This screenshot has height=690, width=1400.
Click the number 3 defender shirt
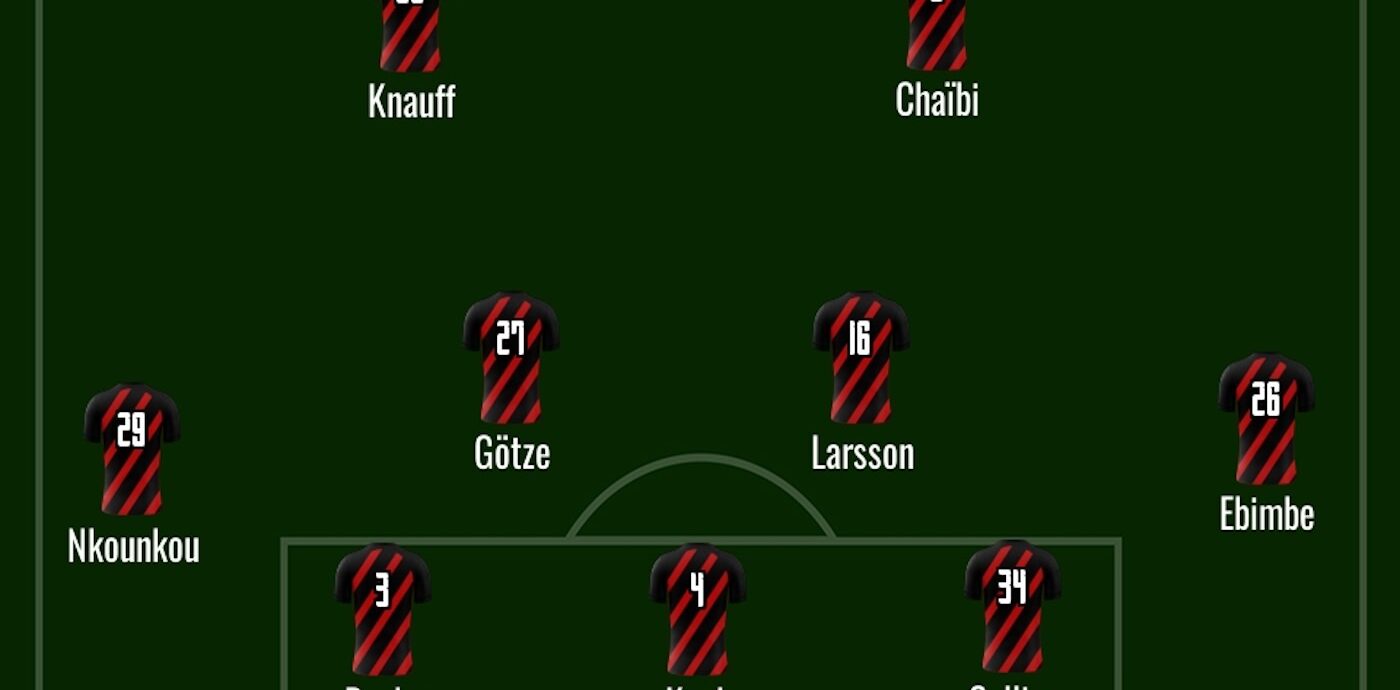pos(382,607)
